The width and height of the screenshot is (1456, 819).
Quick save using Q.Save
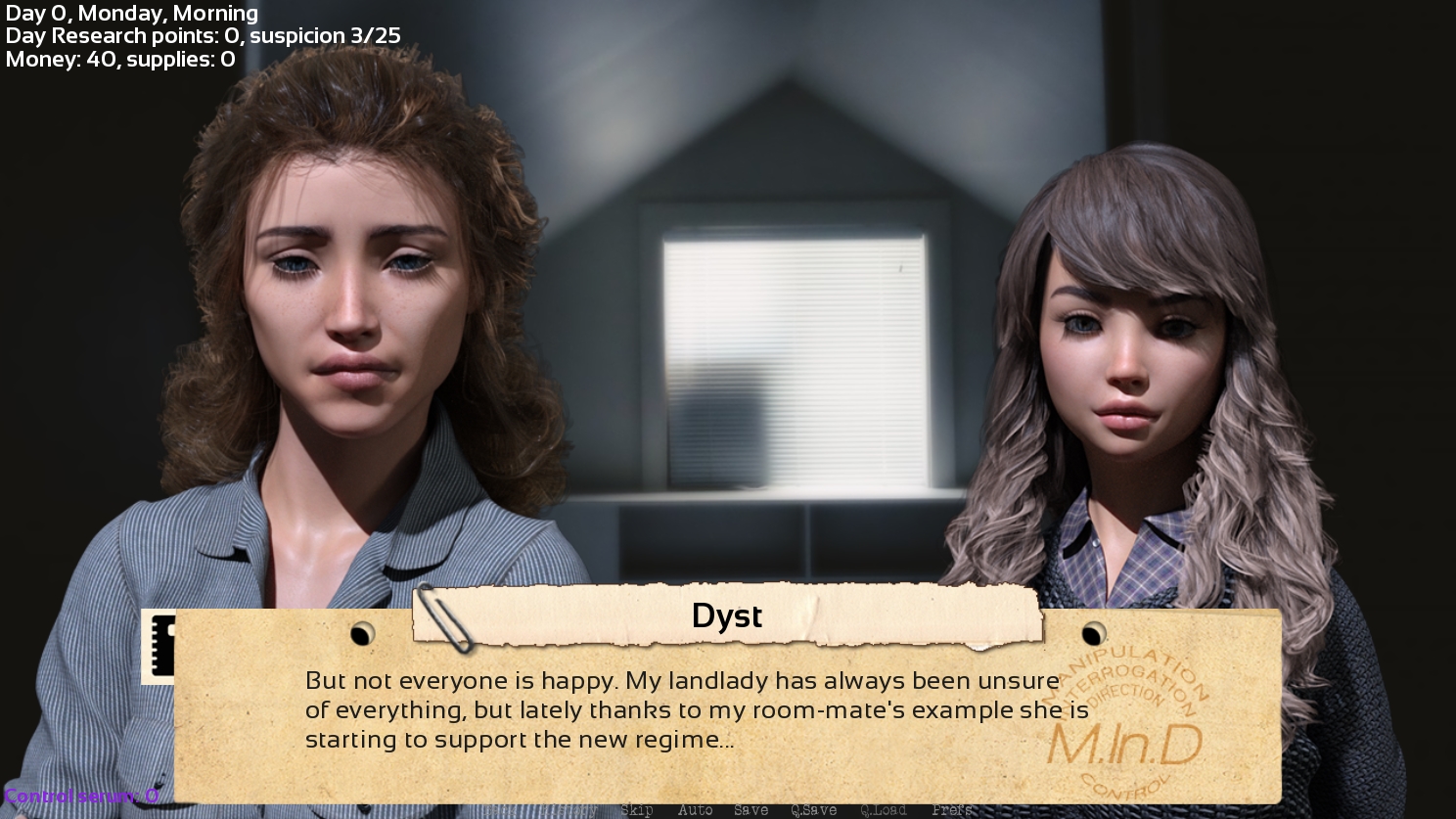coord(814,810)
